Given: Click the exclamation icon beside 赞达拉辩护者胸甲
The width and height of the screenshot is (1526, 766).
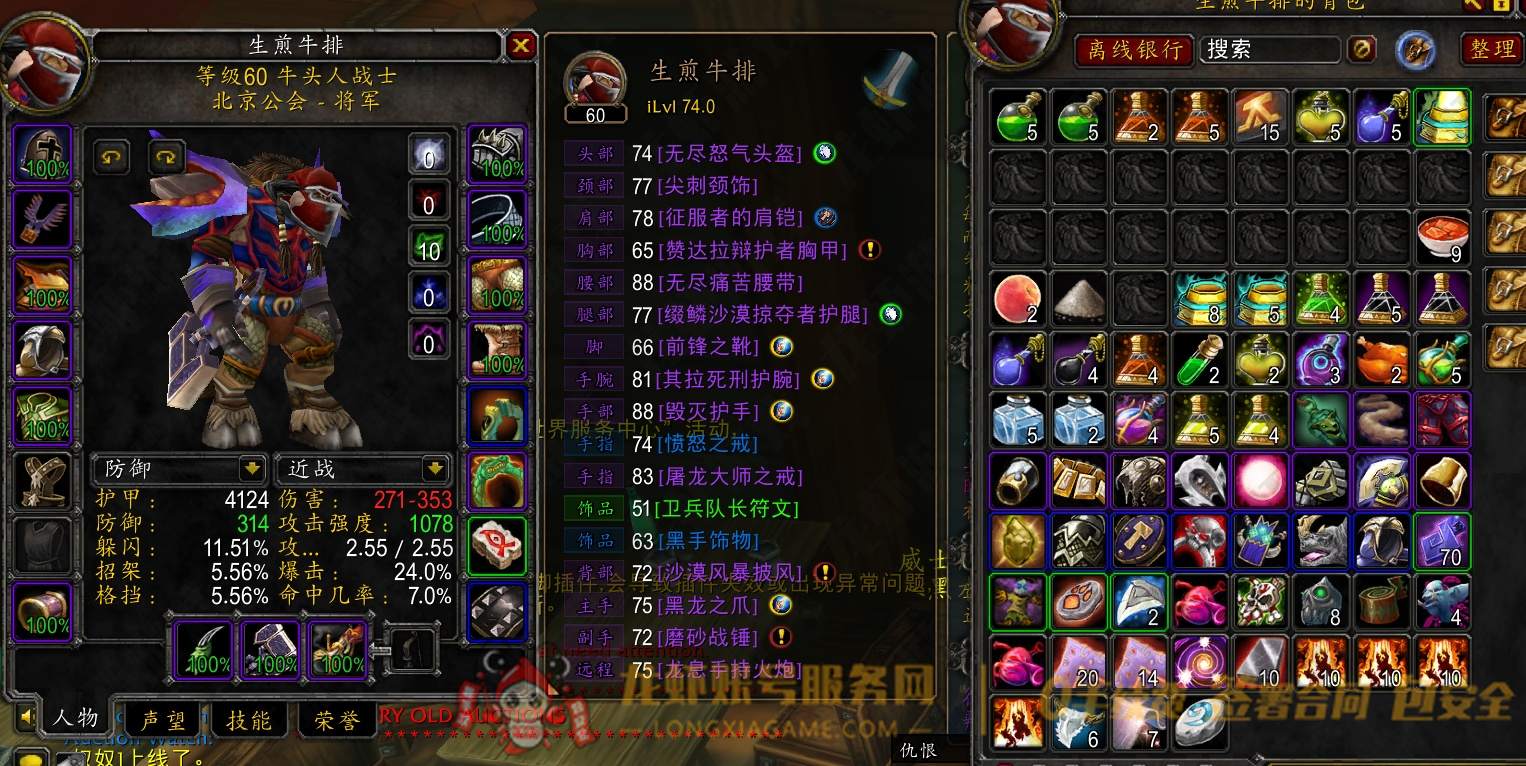Looking at the screenshot, I should [x=870, y=250].
